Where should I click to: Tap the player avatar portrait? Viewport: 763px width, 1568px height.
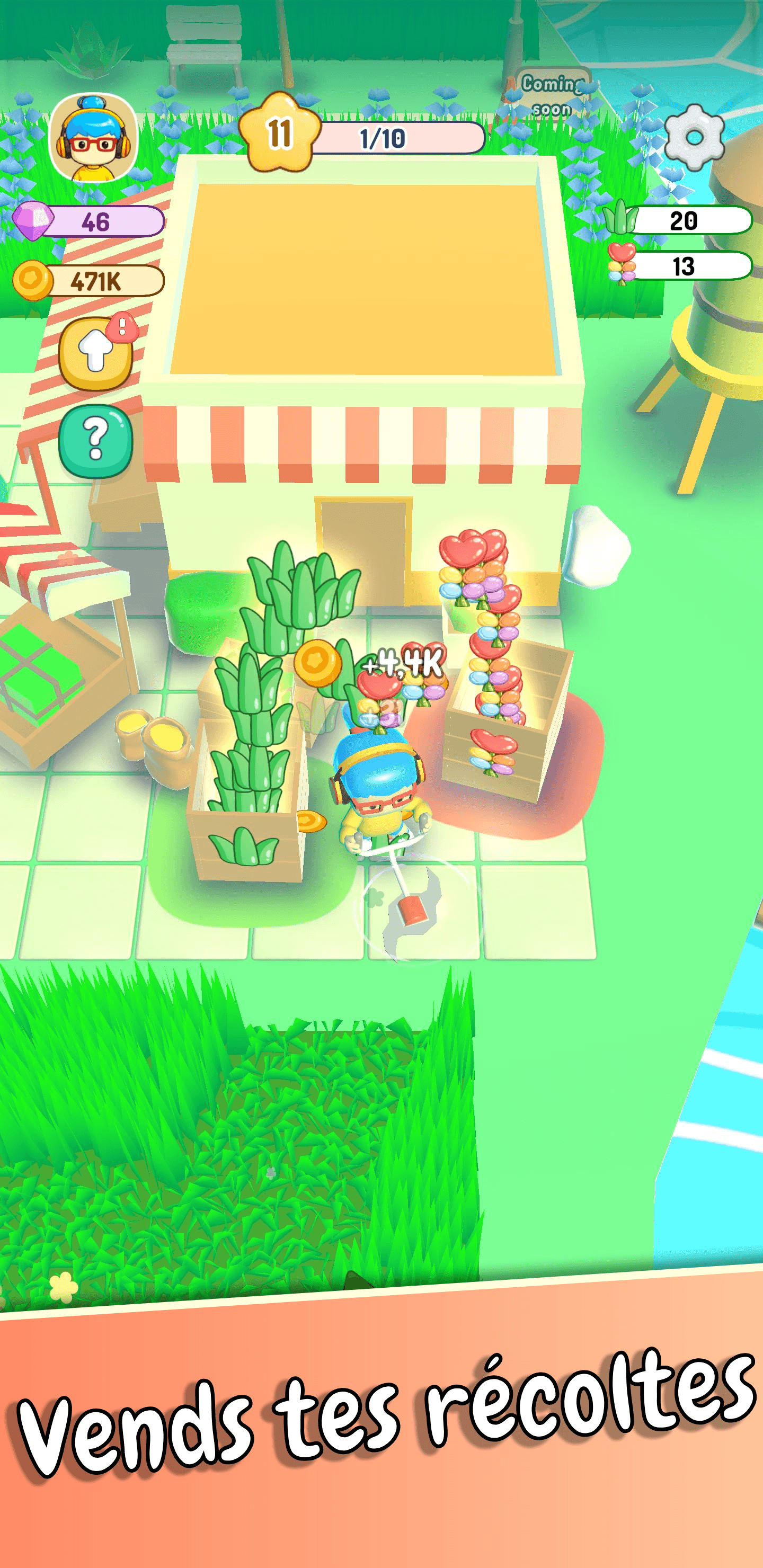(x=93, y=138)
